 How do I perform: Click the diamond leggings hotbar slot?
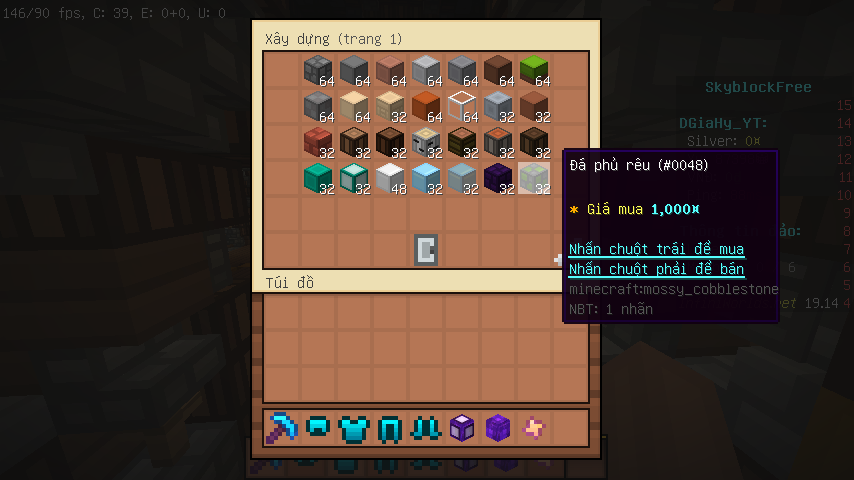[390, 428]
